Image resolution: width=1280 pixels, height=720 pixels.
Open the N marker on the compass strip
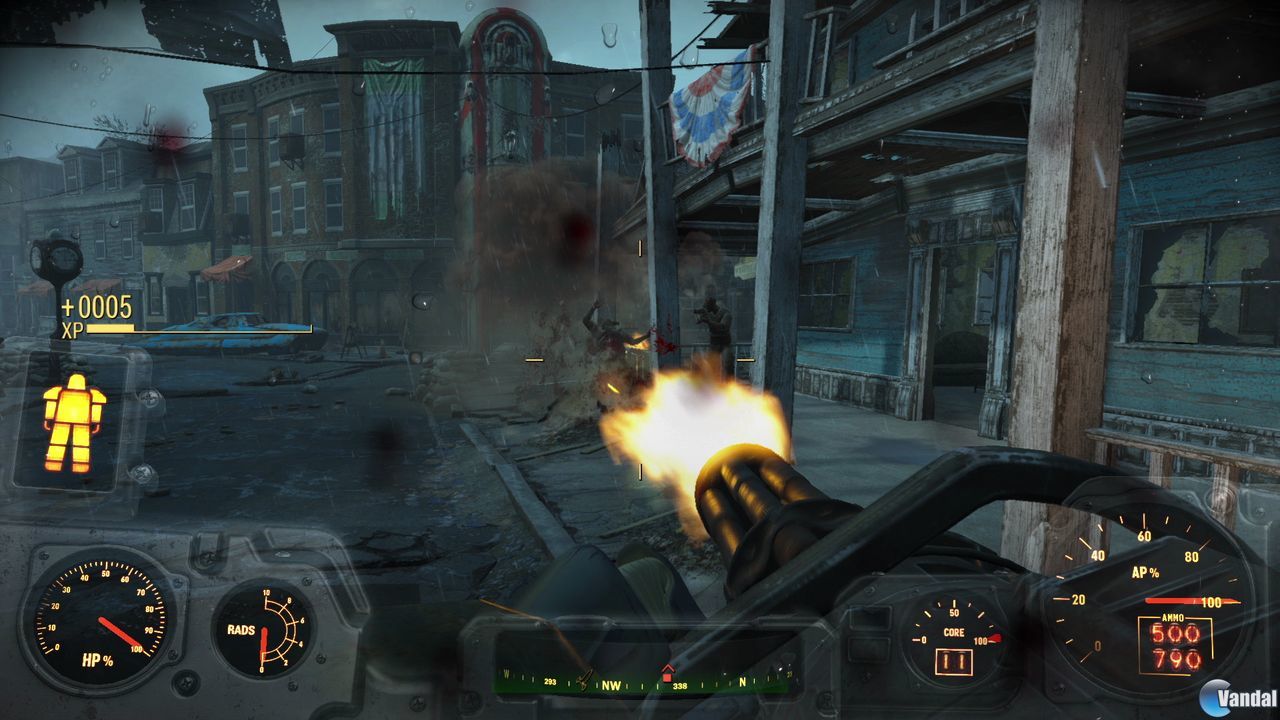pos(742,682)
